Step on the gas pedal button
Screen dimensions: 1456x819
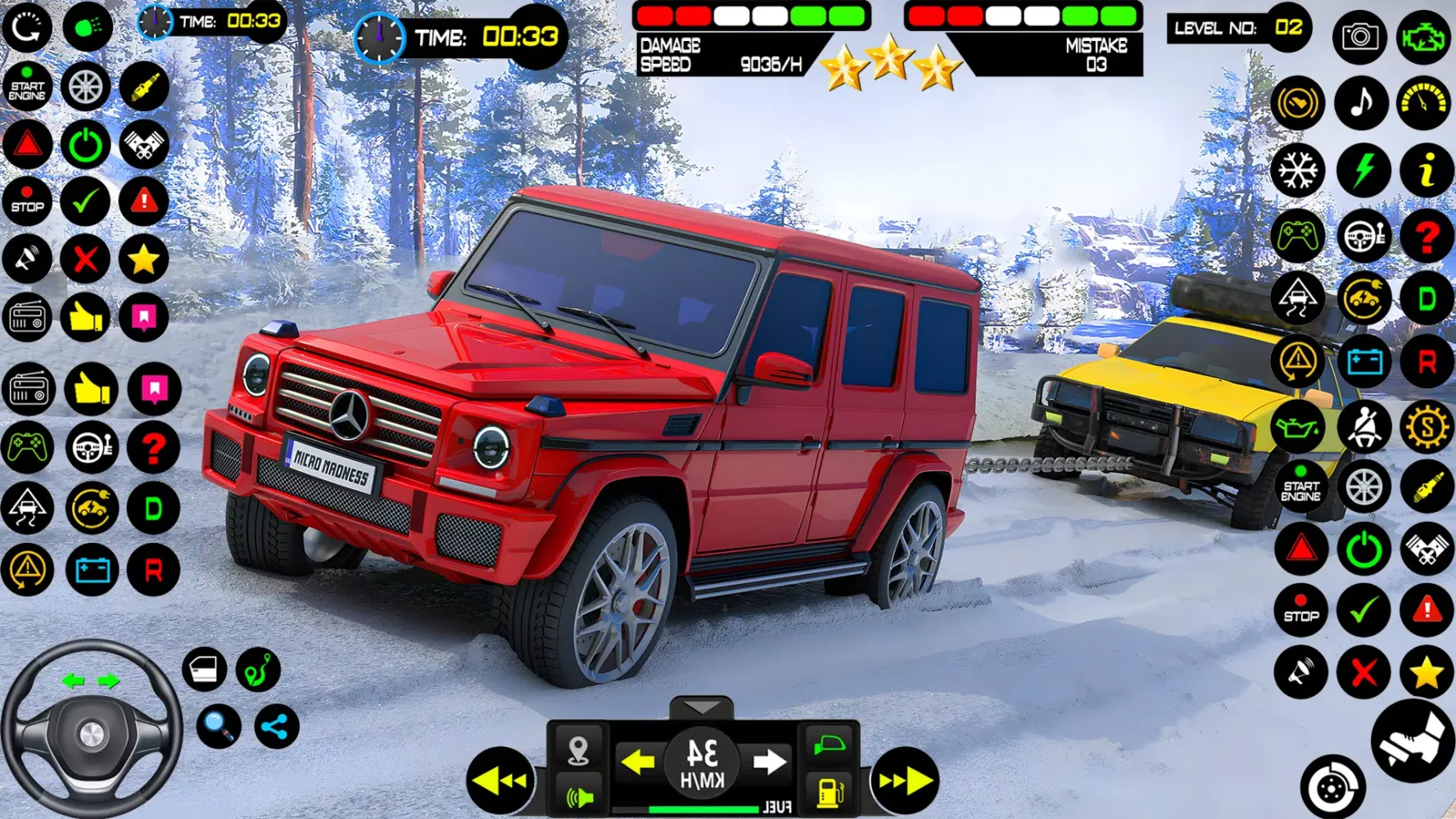(1413, 741)
